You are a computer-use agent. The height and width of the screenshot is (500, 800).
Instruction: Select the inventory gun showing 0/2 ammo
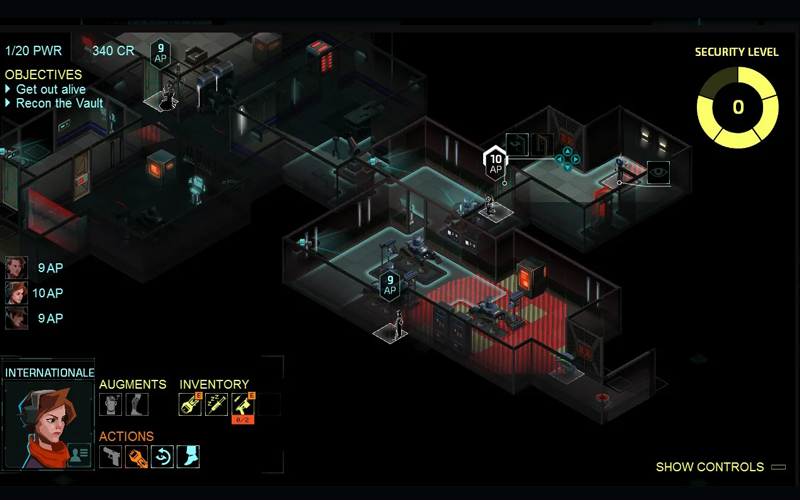[x=242, y=404]
